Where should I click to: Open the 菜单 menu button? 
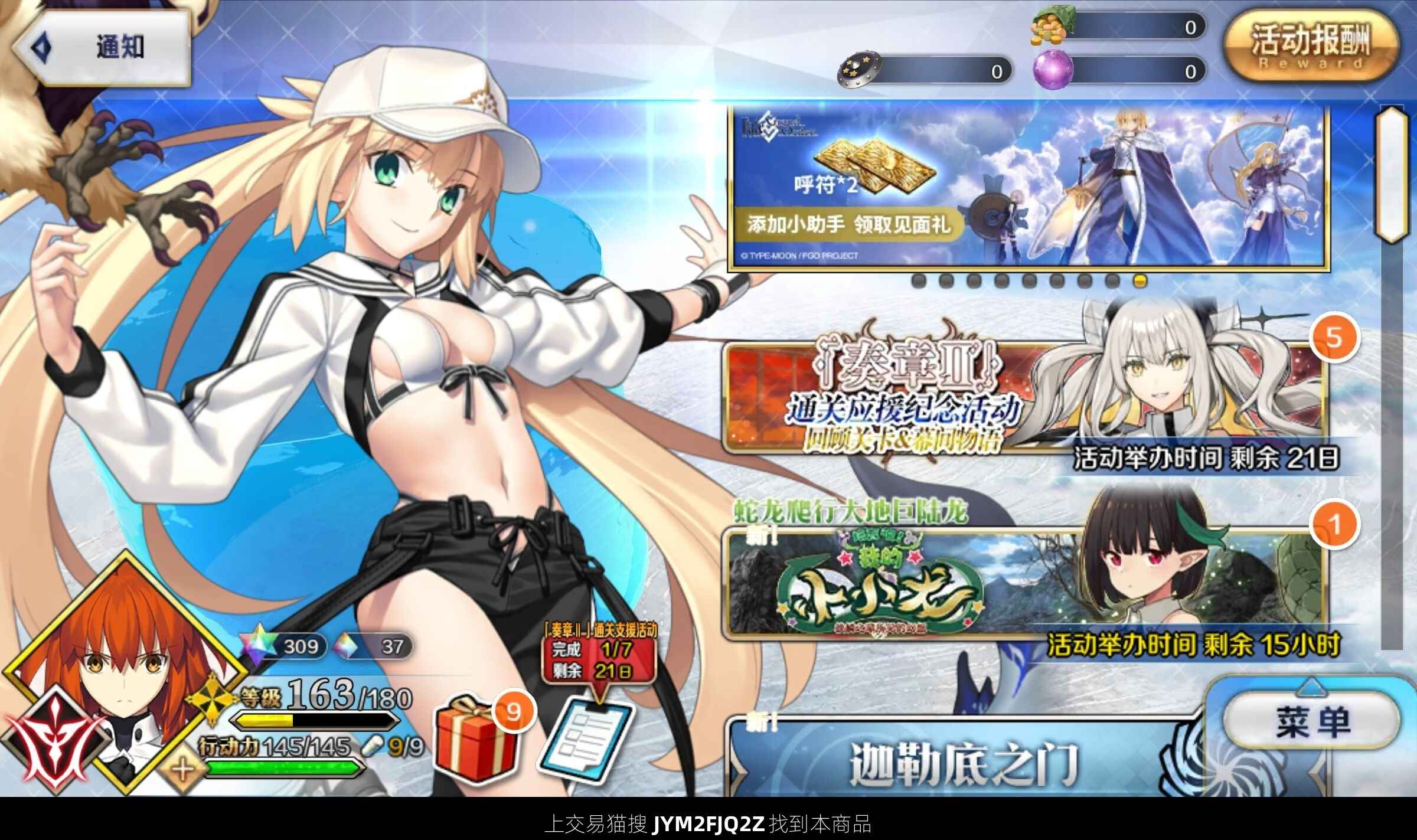[1312, 721]
